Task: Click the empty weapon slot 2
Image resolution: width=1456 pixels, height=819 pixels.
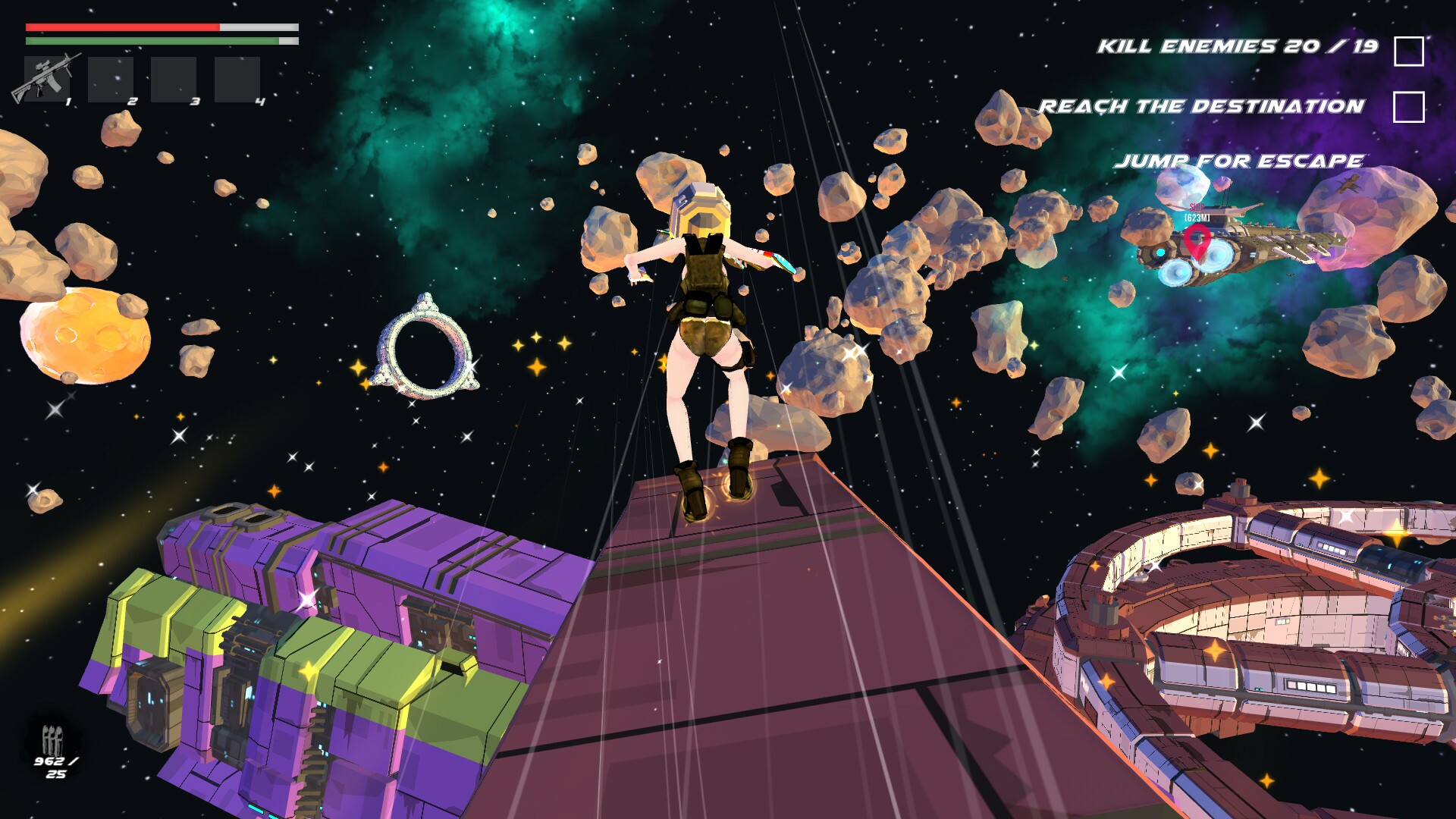Action: click(112, 80)
